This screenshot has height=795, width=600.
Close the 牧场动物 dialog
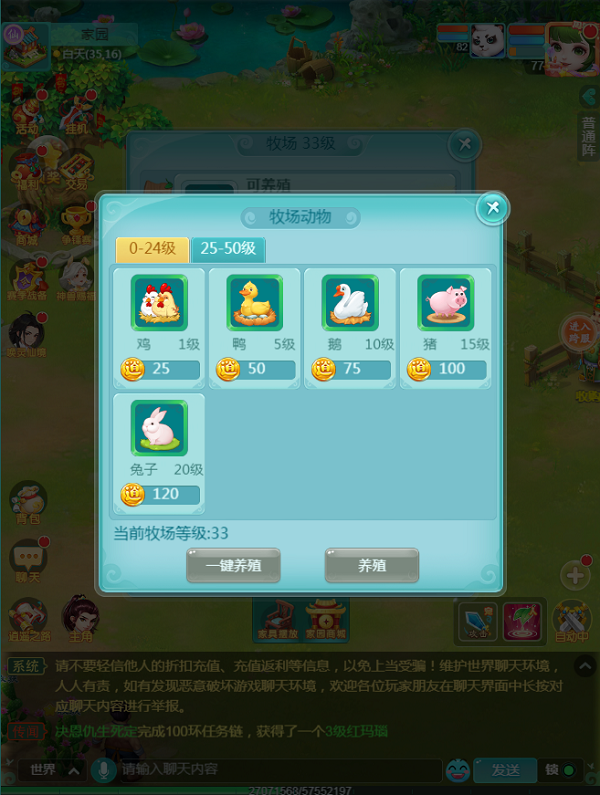492,208
